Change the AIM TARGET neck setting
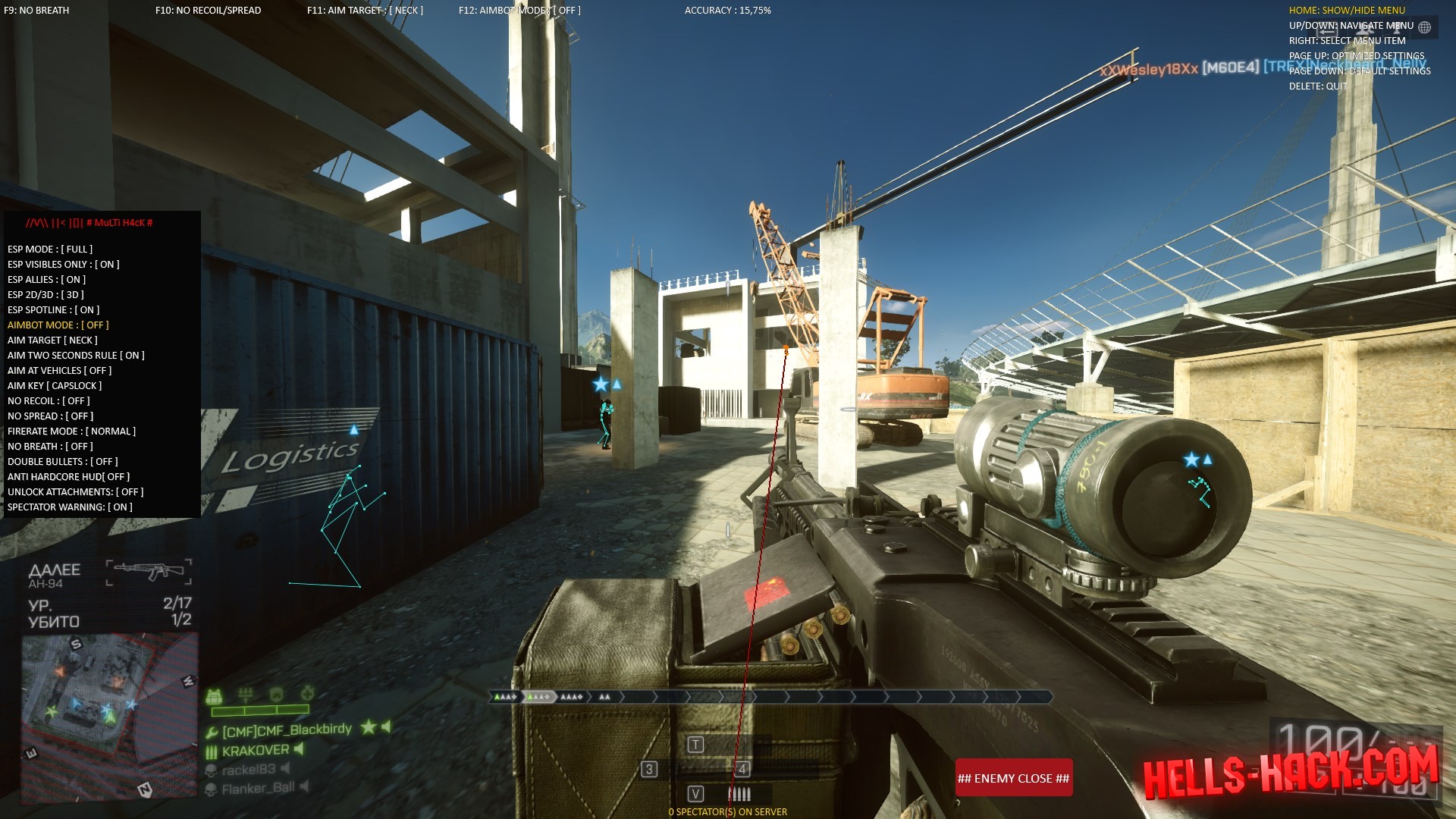The height and width of the screenshot is (819, 1456). click(52, 340)
